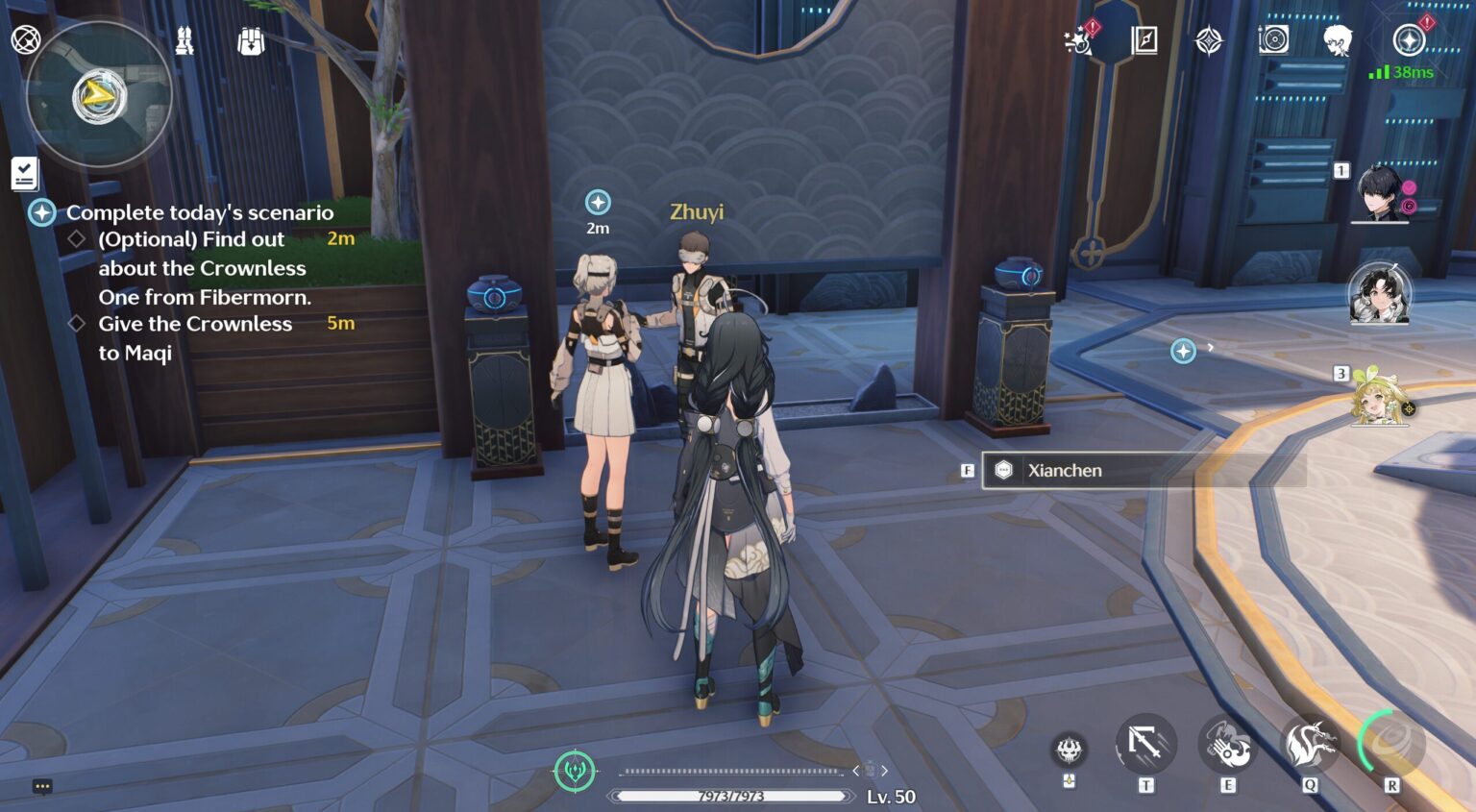Open the character head profile icon
Screen dimensions: 1476x812
pyautogui.click(x=1337, y=40)
